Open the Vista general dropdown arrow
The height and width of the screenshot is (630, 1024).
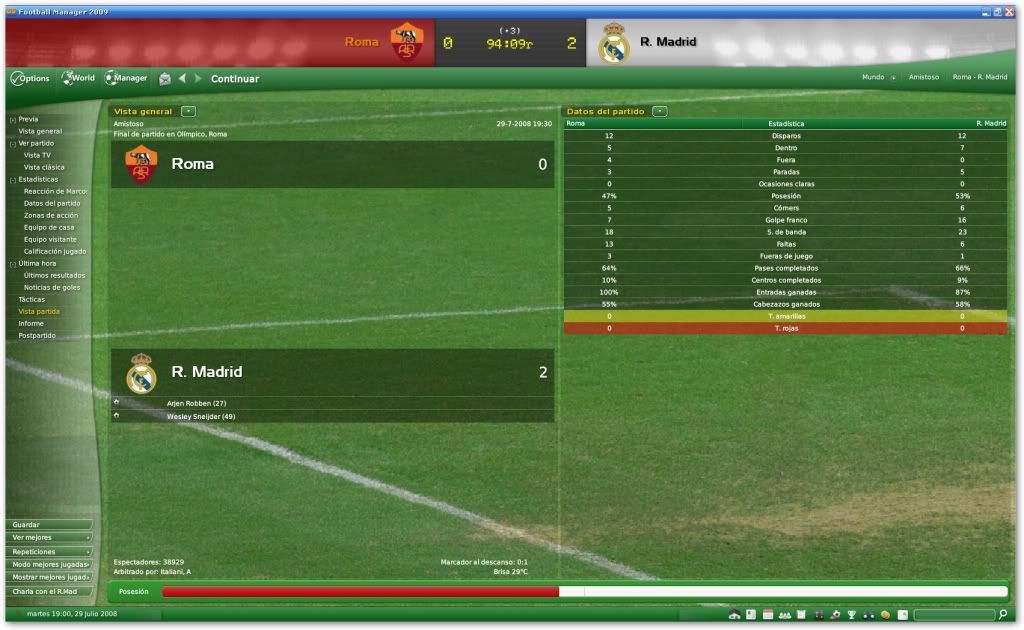point(189,111)
